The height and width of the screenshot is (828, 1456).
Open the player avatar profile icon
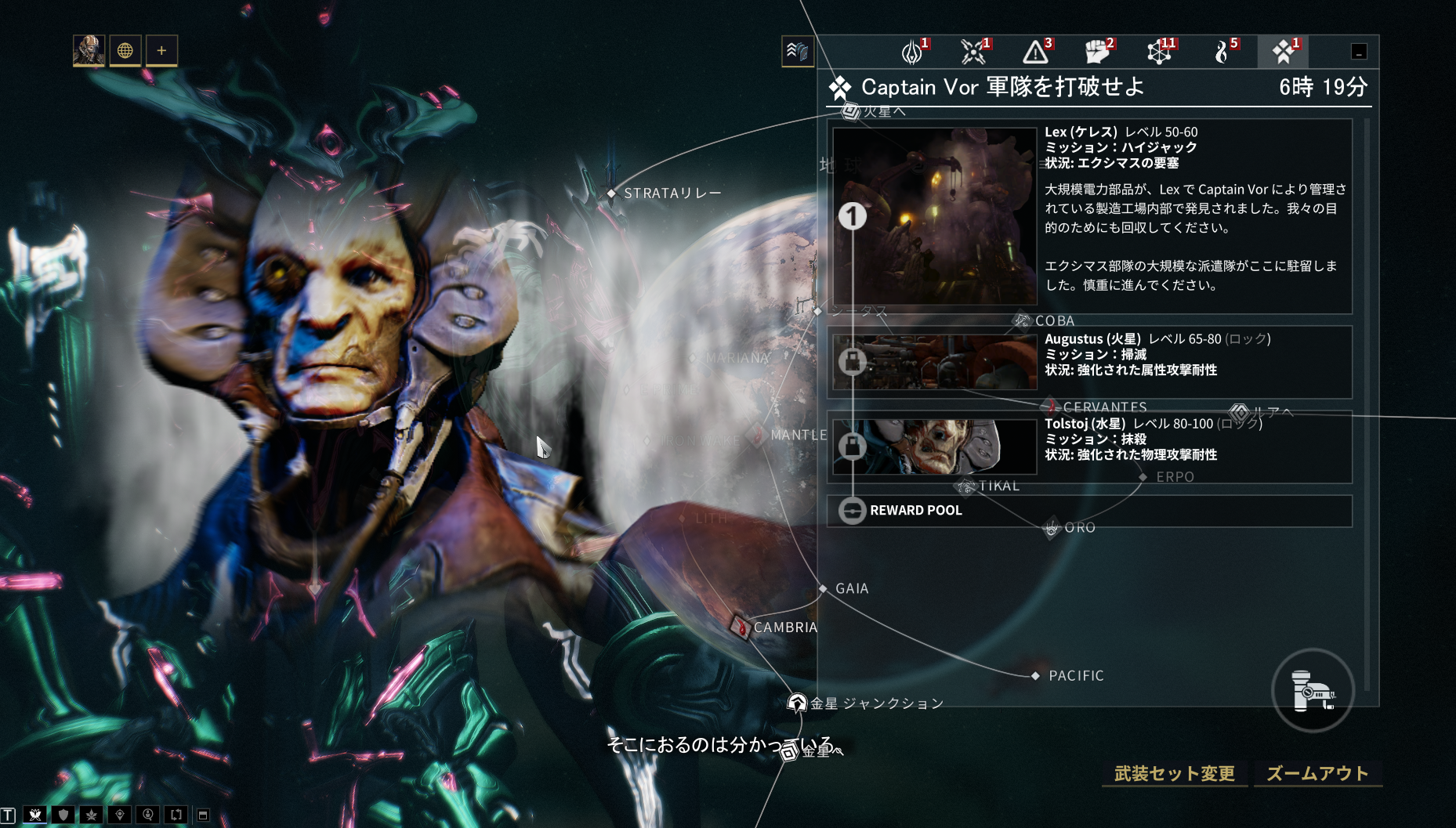89,51
